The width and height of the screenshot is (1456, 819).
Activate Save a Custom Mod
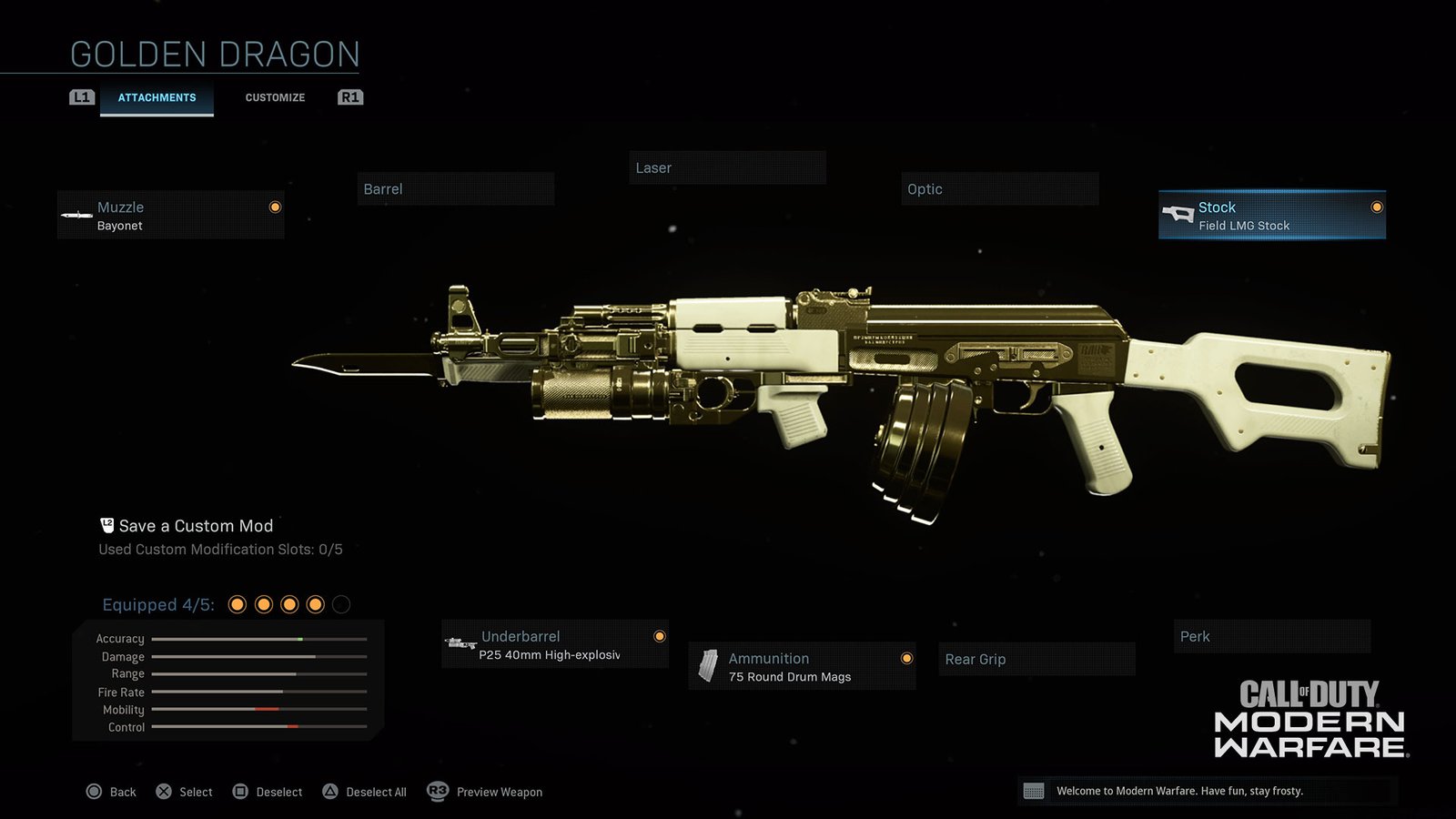[x=197, y=525]
